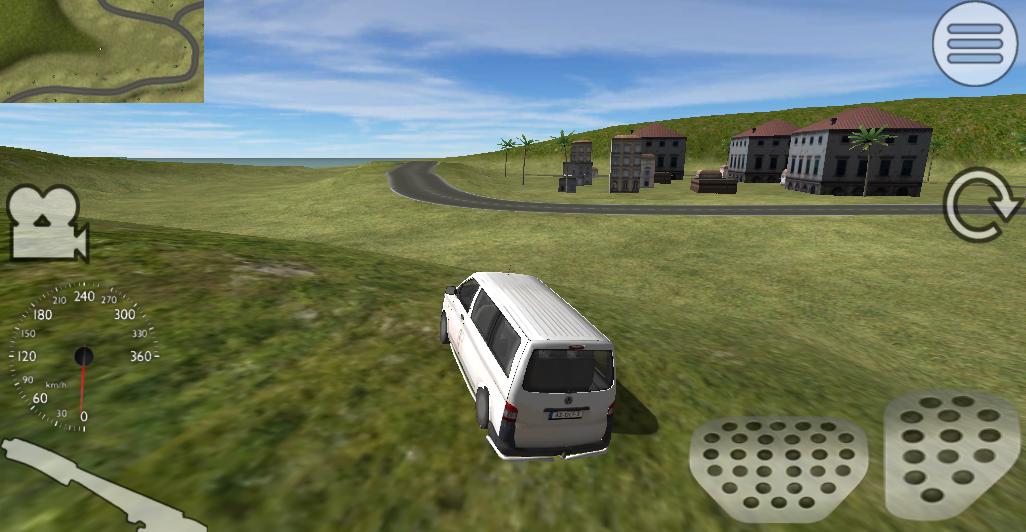
Task: Click the minimap in the corner
Action: click(x=101, y=51)
